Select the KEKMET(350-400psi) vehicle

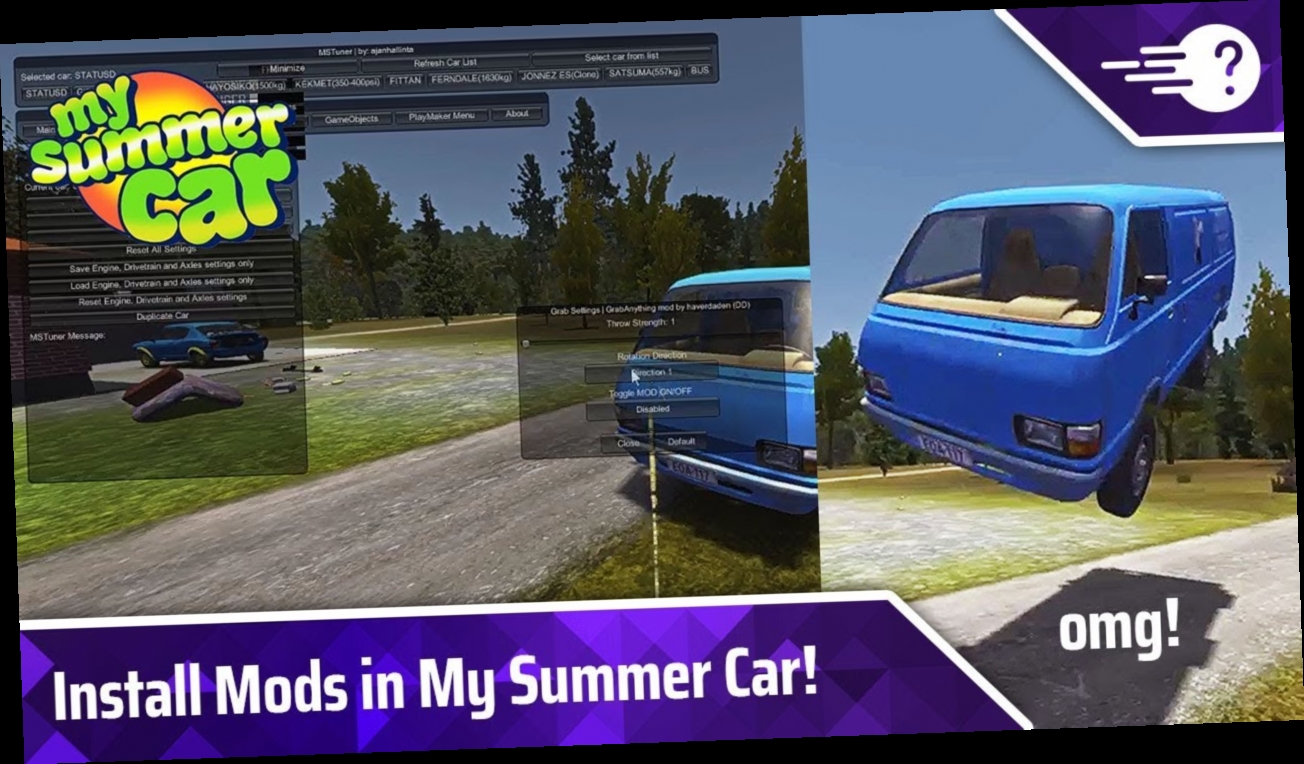click(340, 83)
